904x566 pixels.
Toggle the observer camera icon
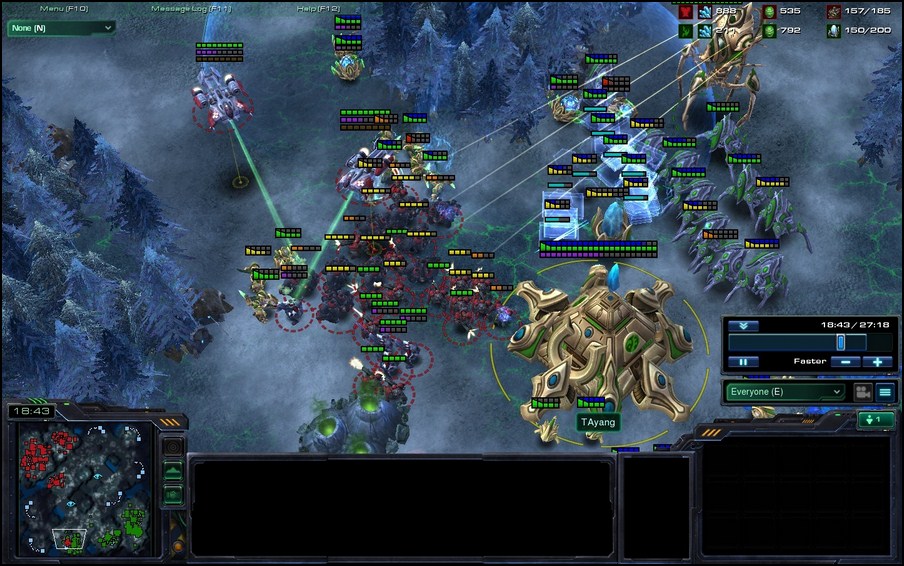pos(860,392)
